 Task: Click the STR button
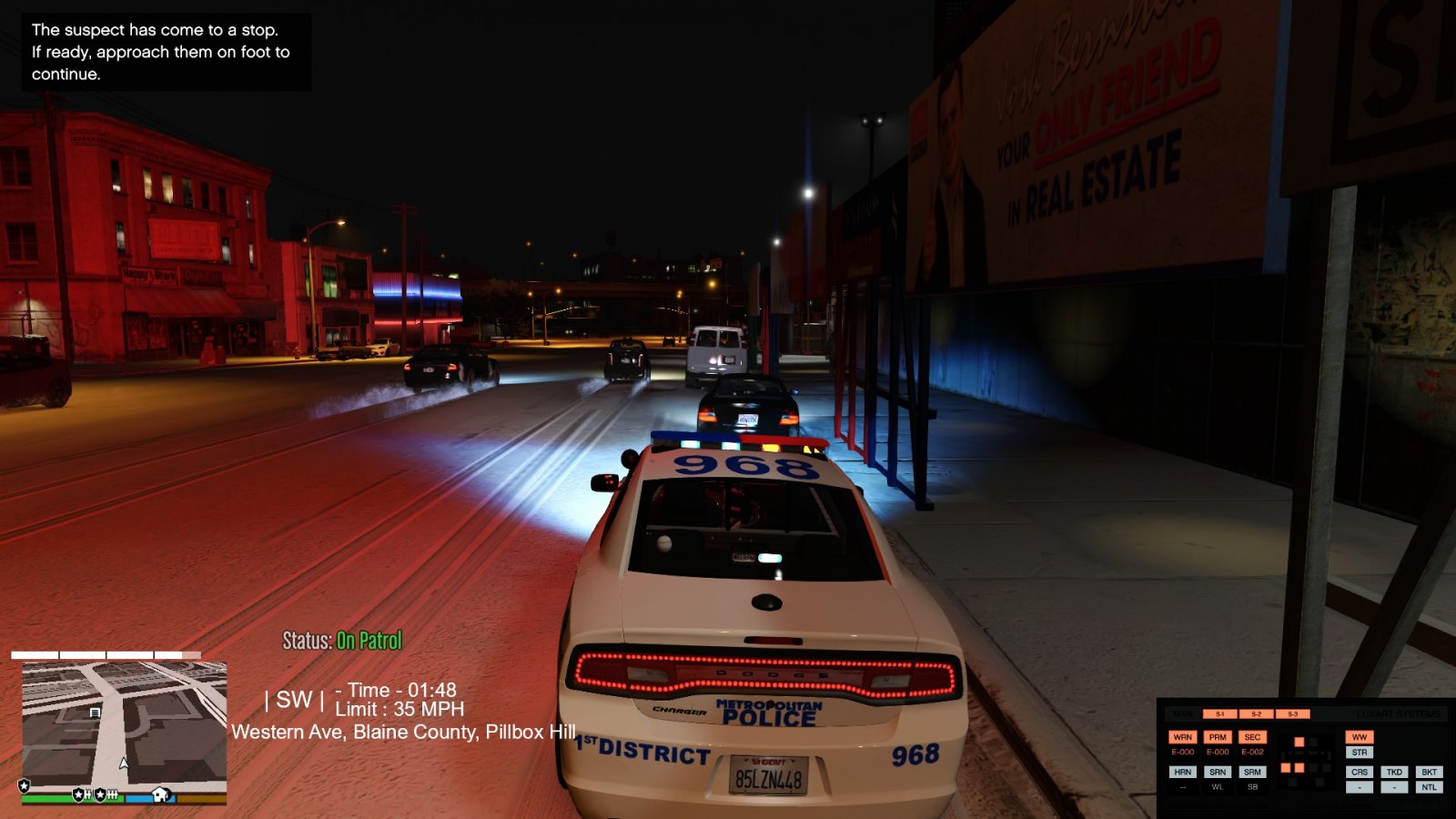pyautogui.click(x=1360, y=753)
